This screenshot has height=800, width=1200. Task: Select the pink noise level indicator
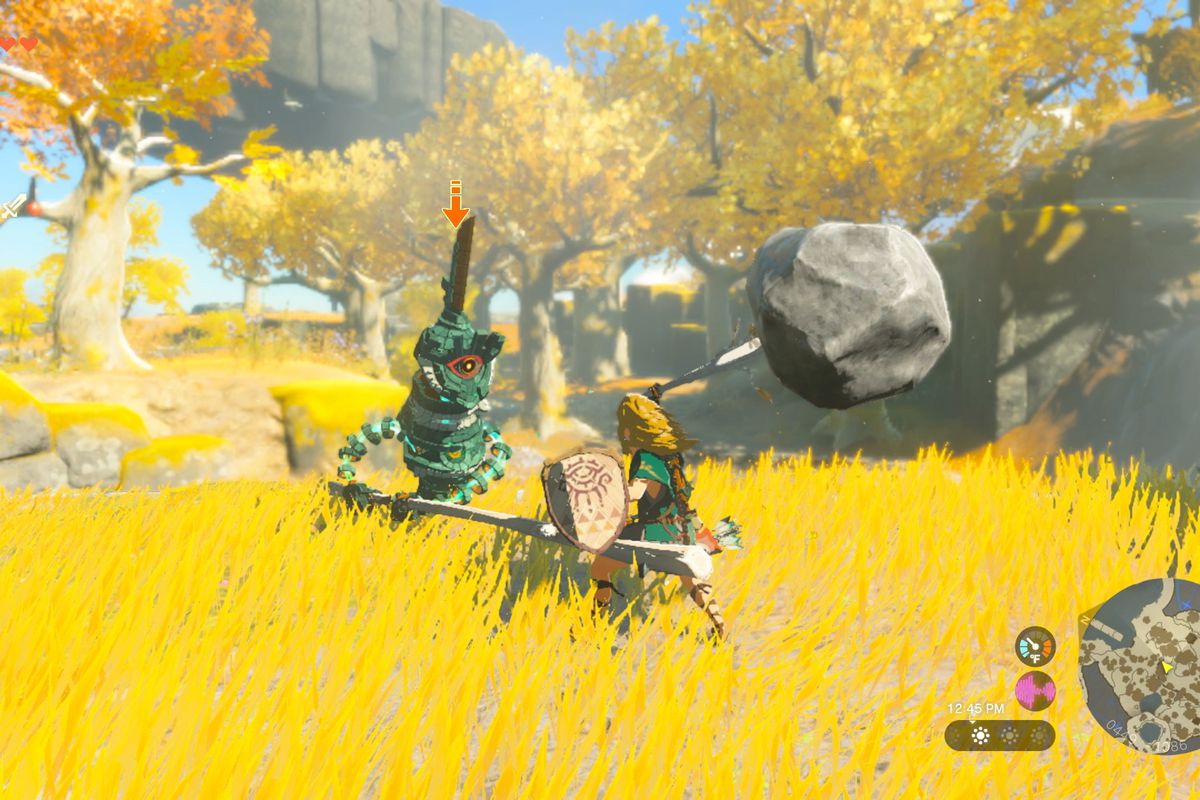pyautogui.click(x=1035, y=691)
